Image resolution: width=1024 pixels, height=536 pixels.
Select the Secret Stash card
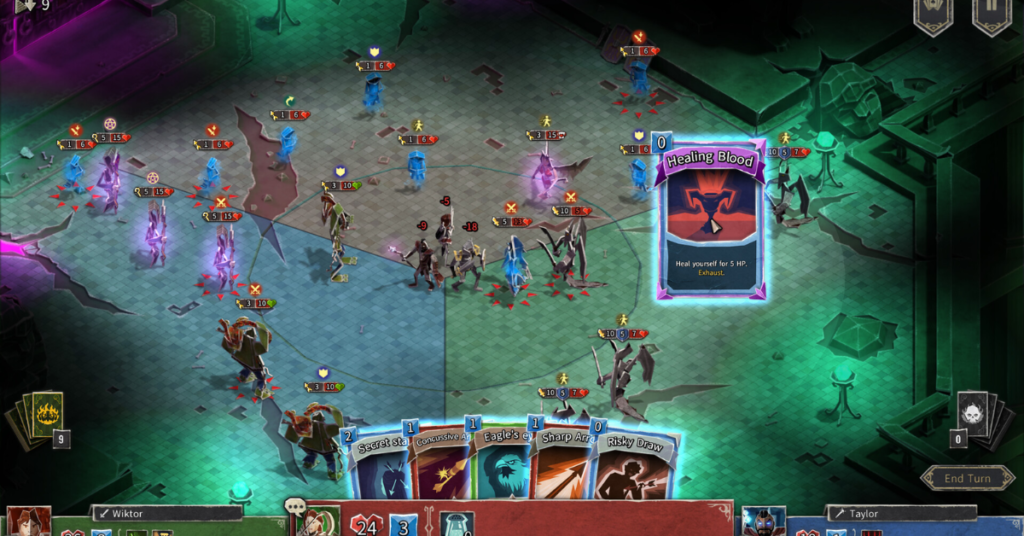[x=381, y=465]
